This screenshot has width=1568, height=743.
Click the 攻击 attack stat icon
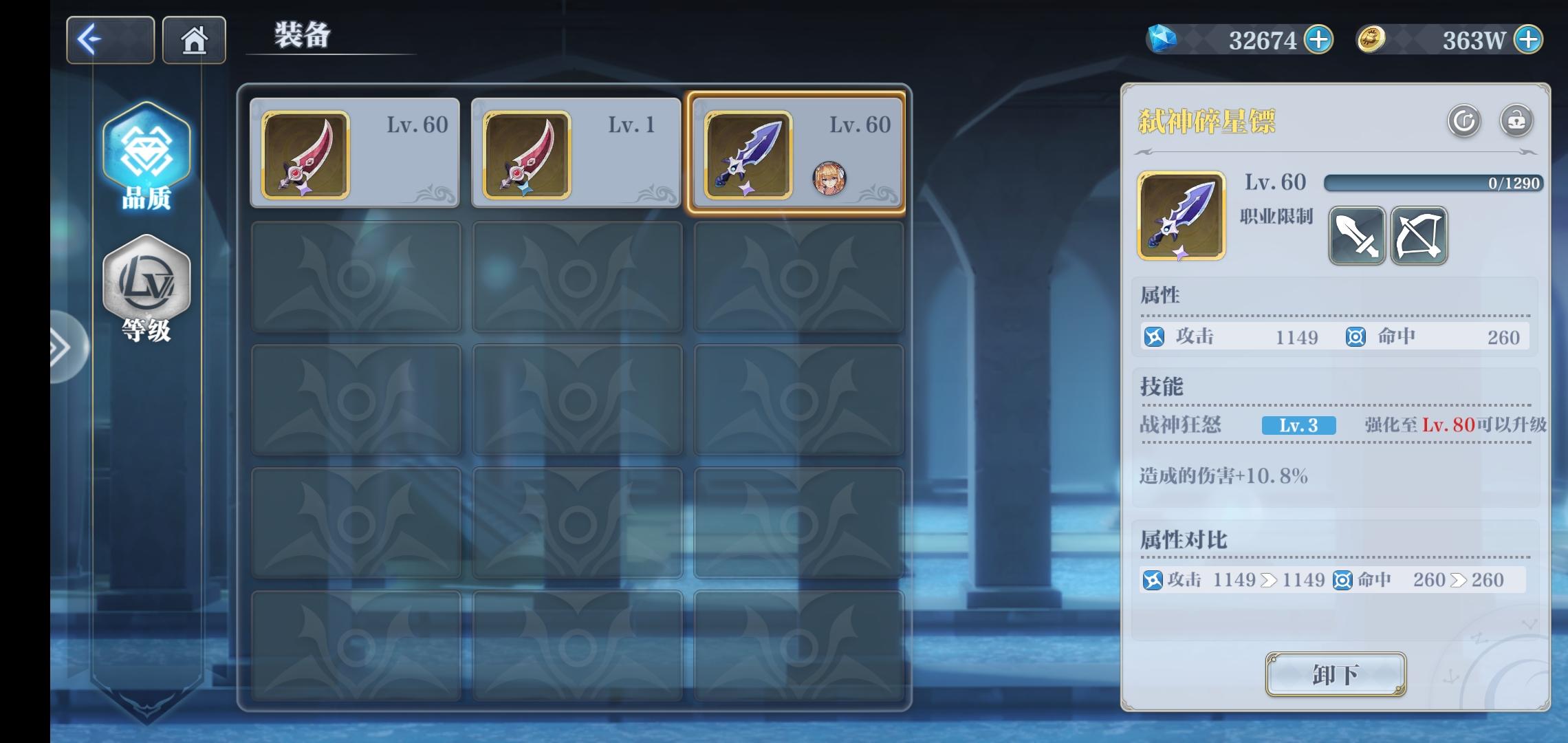[x=1154, y=337]
